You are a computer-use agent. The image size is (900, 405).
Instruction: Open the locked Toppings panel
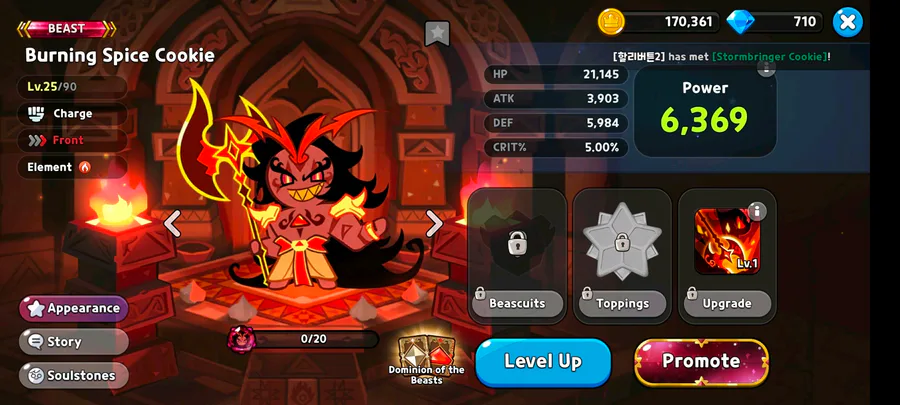point(622,255)
